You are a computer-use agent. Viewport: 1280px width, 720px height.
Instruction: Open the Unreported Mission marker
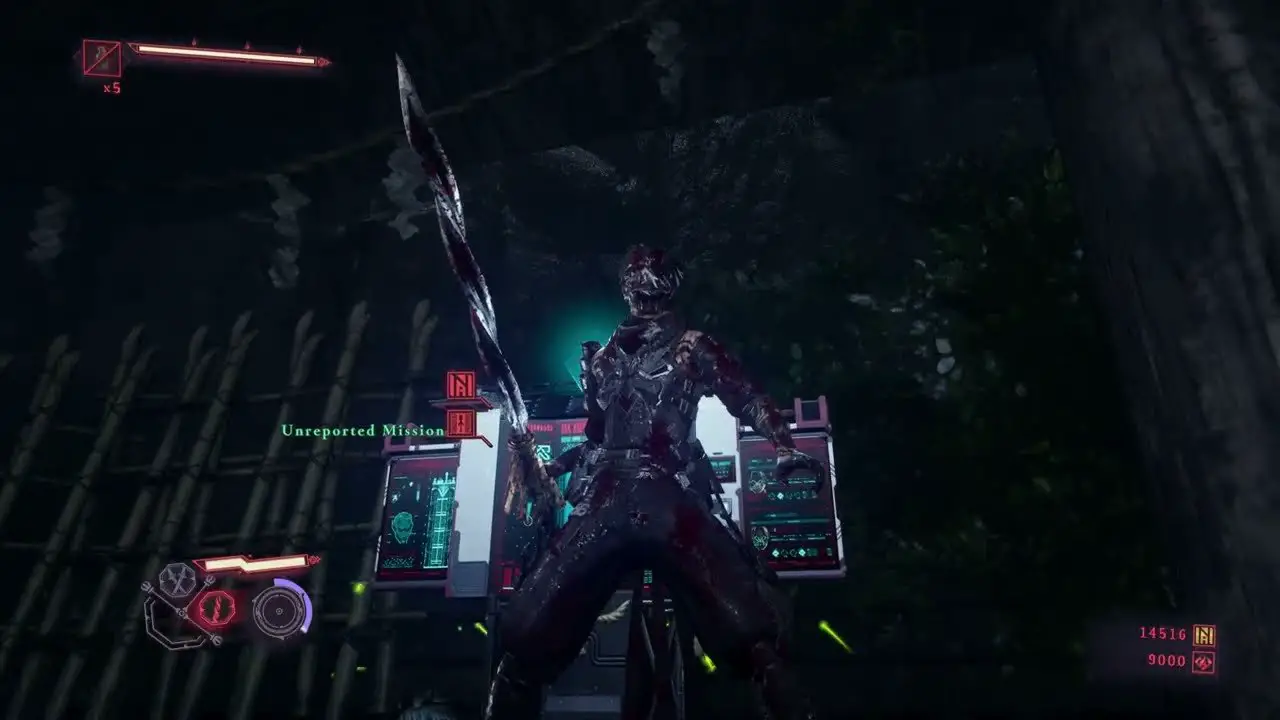362,431
